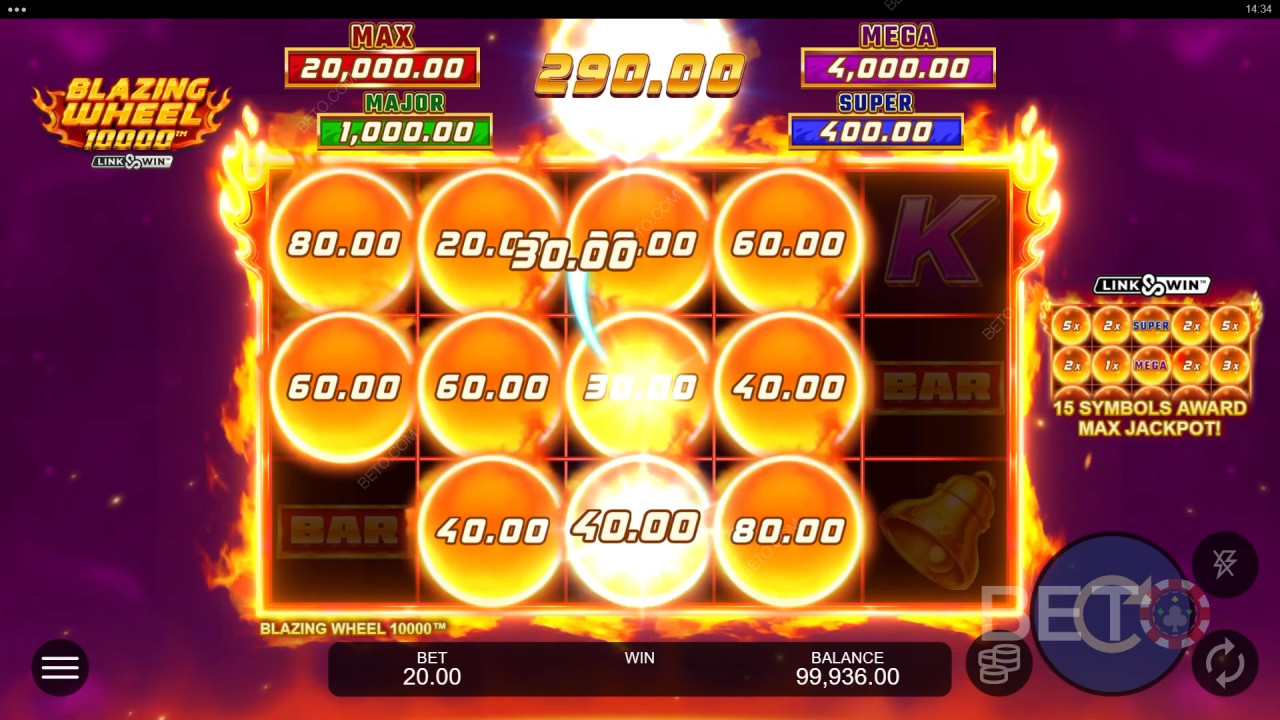The image size is (1280, 720).
Task: Click the three-dots menu in the top bar
Action: 18,9
